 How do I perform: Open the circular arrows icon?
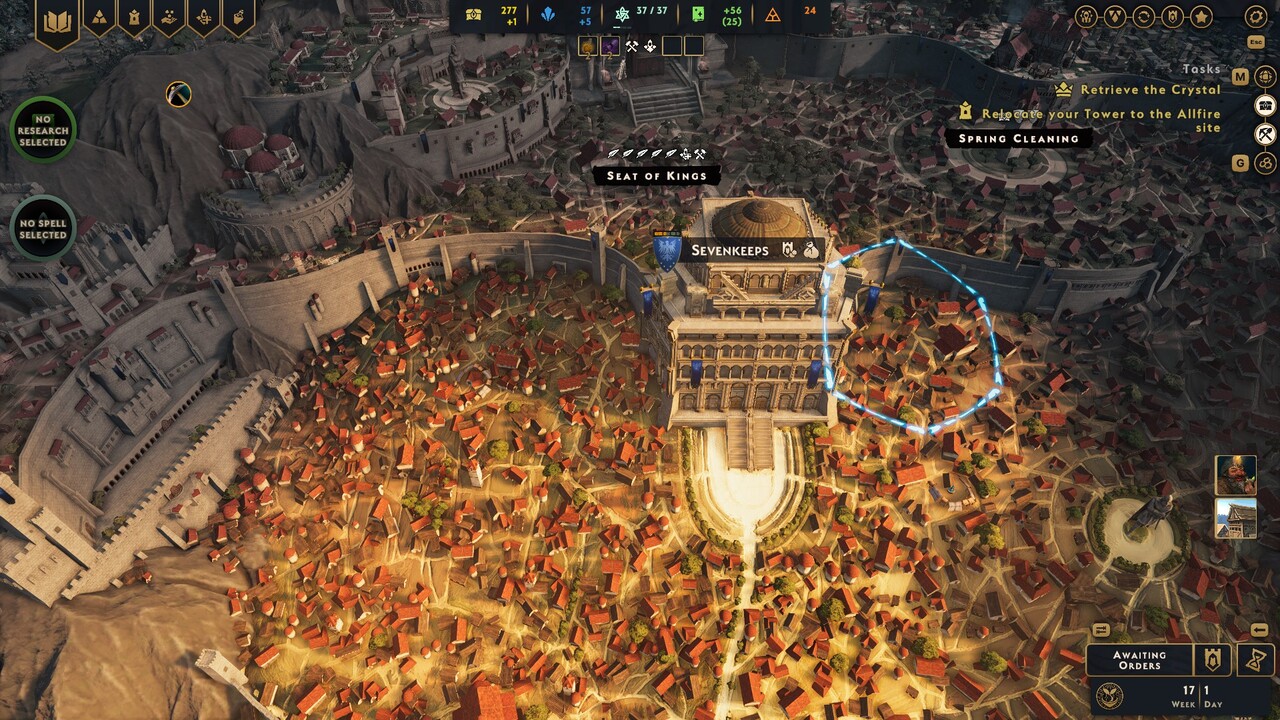tap(1143, 16)
